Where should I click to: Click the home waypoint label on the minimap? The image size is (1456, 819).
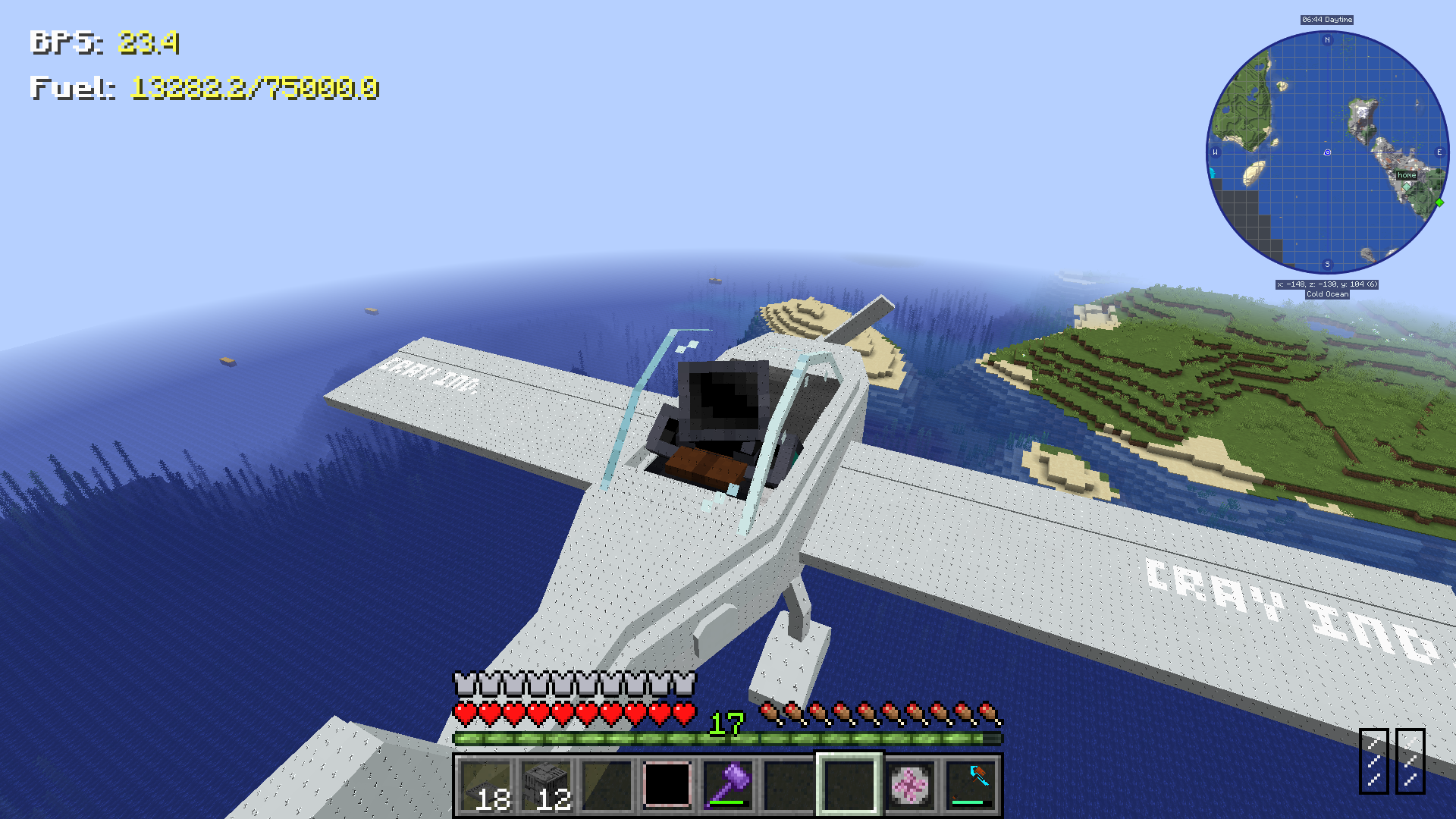[1407, 174]
